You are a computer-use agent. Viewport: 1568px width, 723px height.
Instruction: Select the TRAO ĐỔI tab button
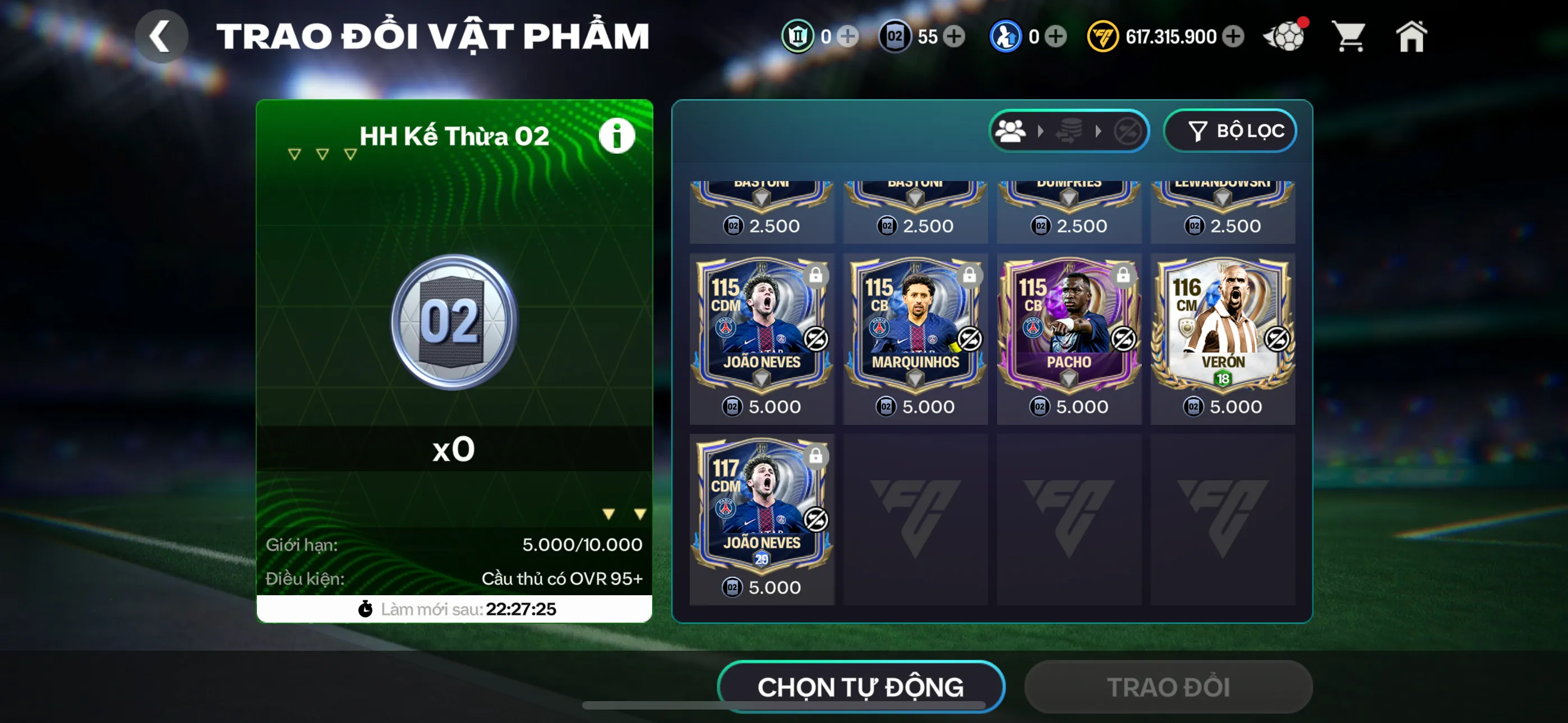(x=1168, y=687)
